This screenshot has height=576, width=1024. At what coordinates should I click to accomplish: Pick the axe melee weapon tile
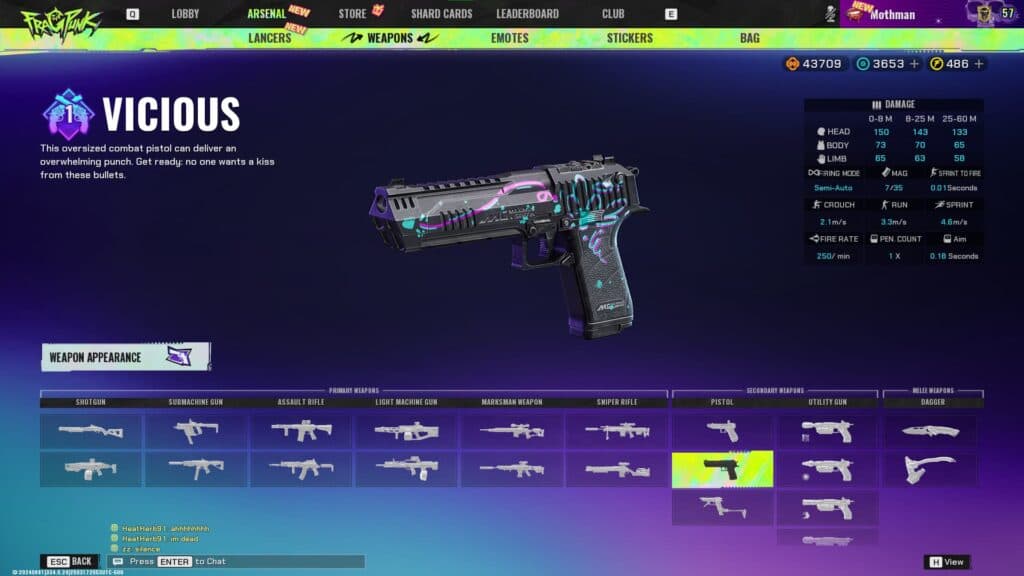pyautogui.click(x=932, y=469)
